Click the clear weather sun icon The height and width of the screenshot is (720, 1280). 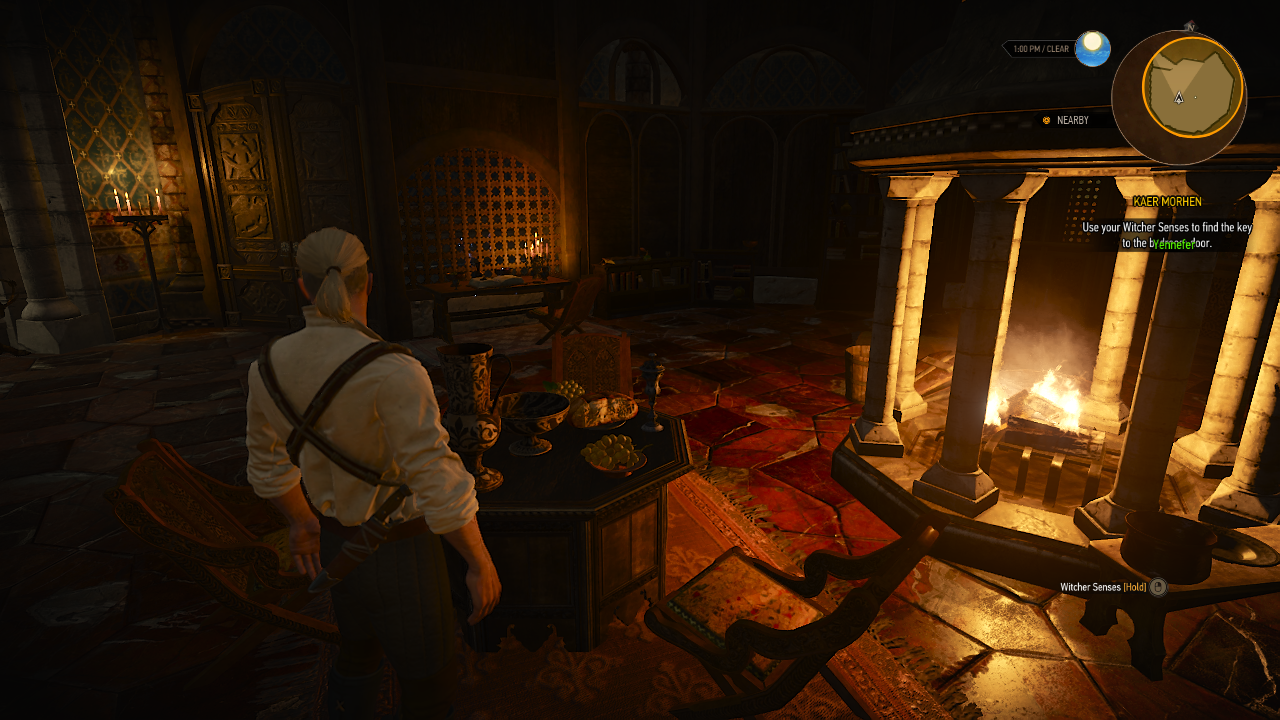click(1093, 48)
